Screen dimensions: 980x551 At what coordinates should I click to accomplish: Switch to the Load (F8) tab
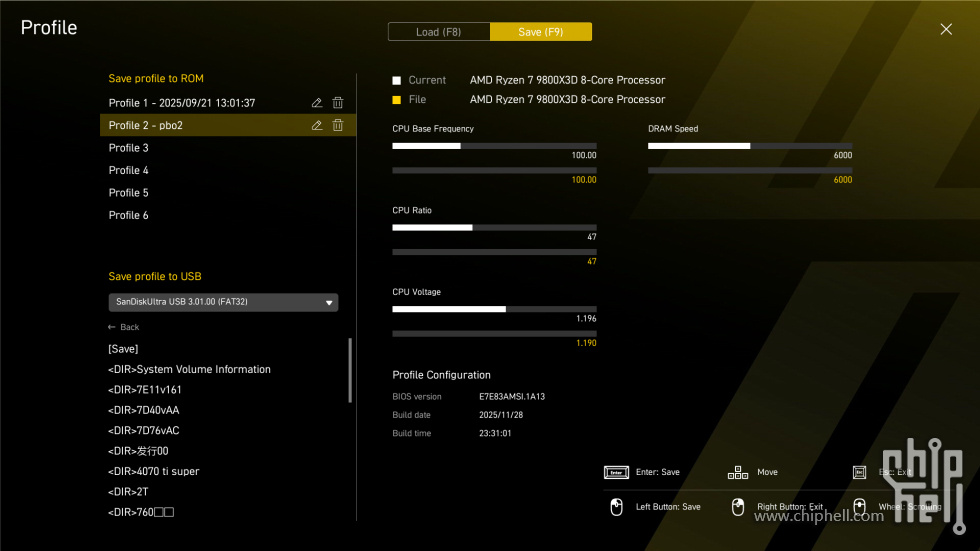(x=438, y=32)
